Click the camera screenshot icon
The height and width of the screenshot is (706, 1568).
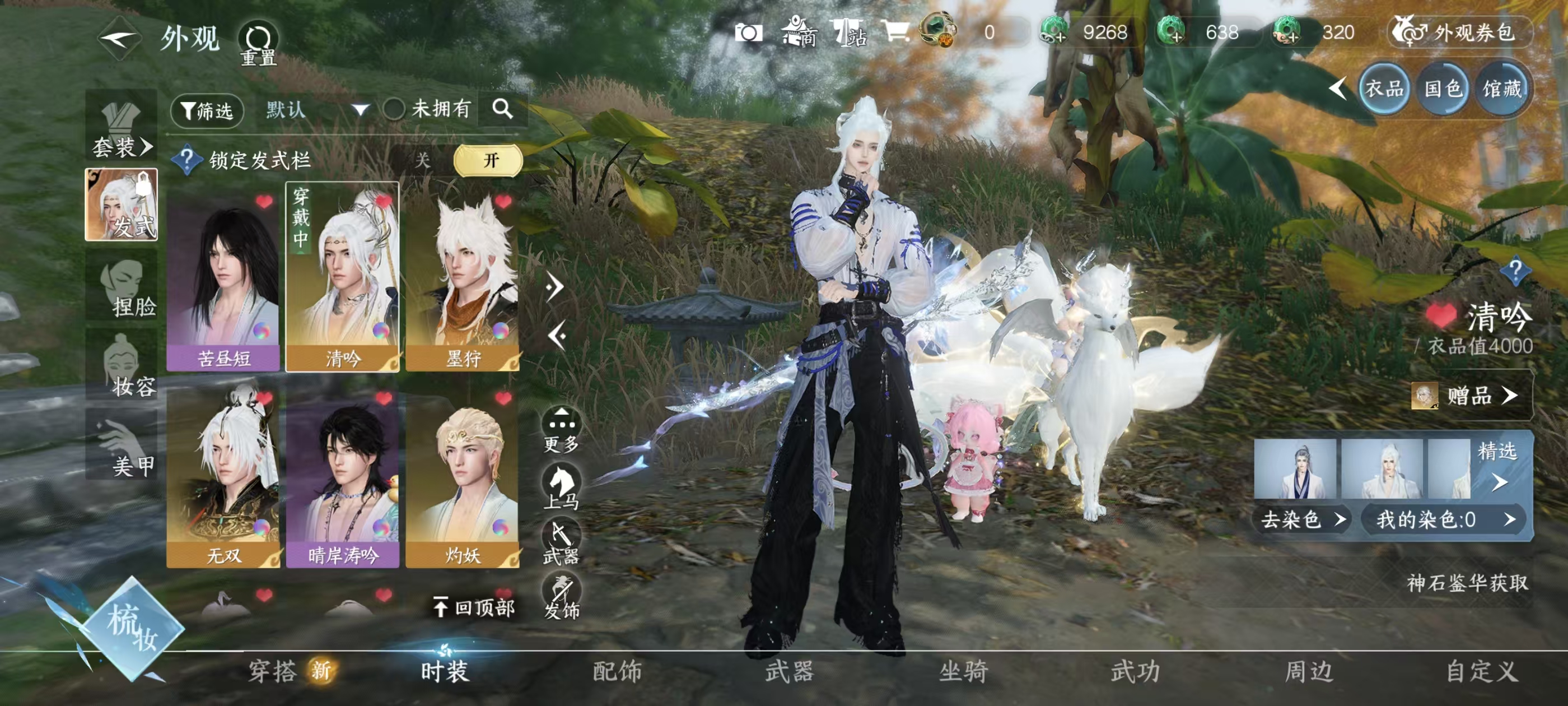point(750,34)
